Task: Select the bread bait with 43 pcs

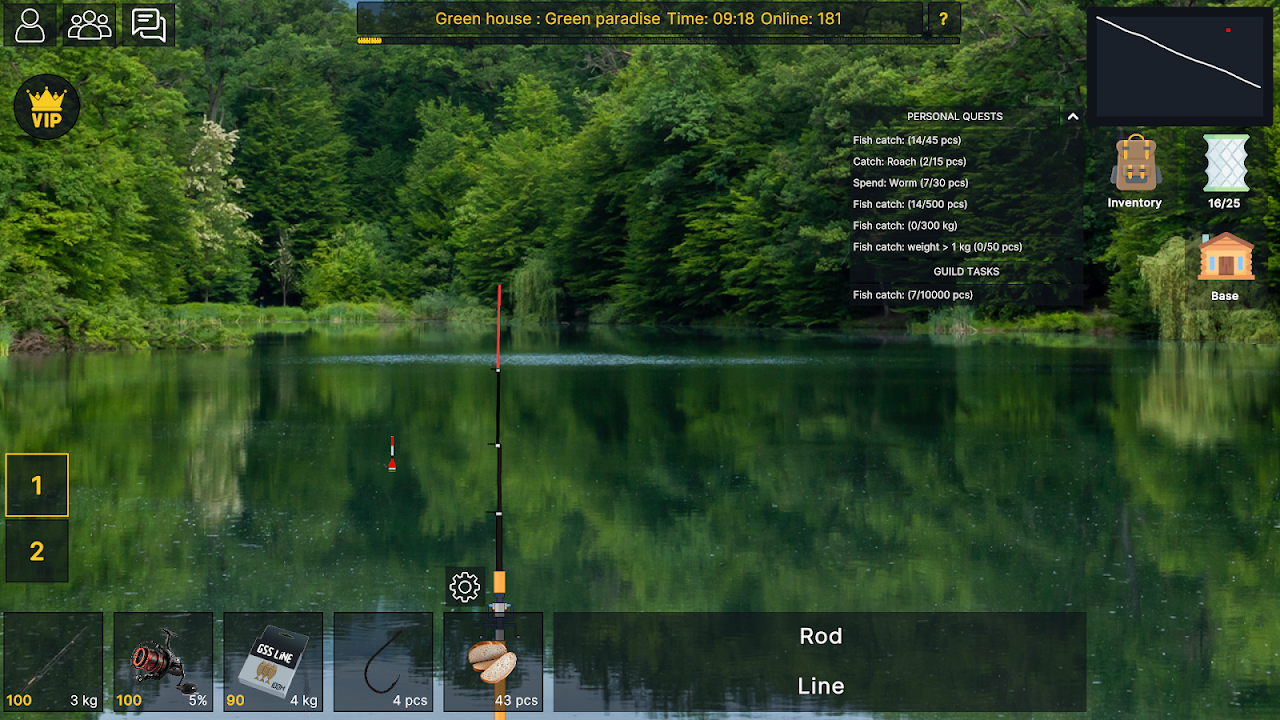Action: [492, 662]
